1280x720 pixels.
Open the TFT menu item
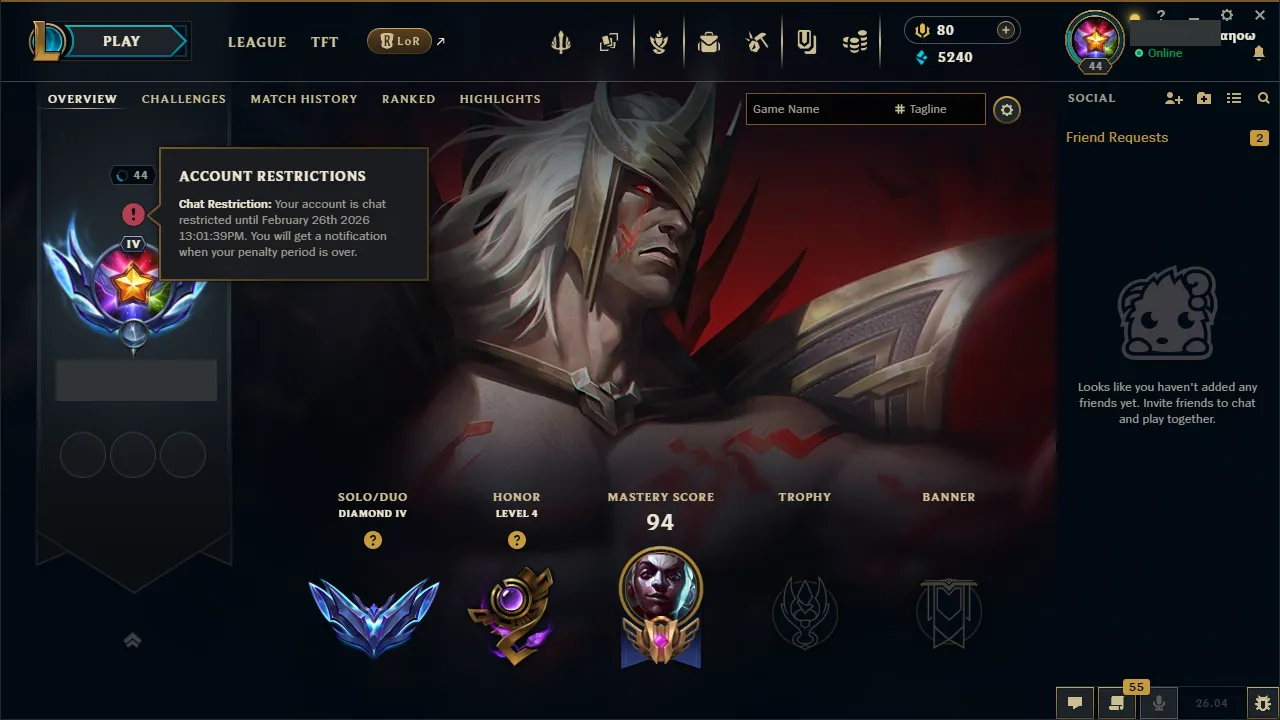point(324,42)
